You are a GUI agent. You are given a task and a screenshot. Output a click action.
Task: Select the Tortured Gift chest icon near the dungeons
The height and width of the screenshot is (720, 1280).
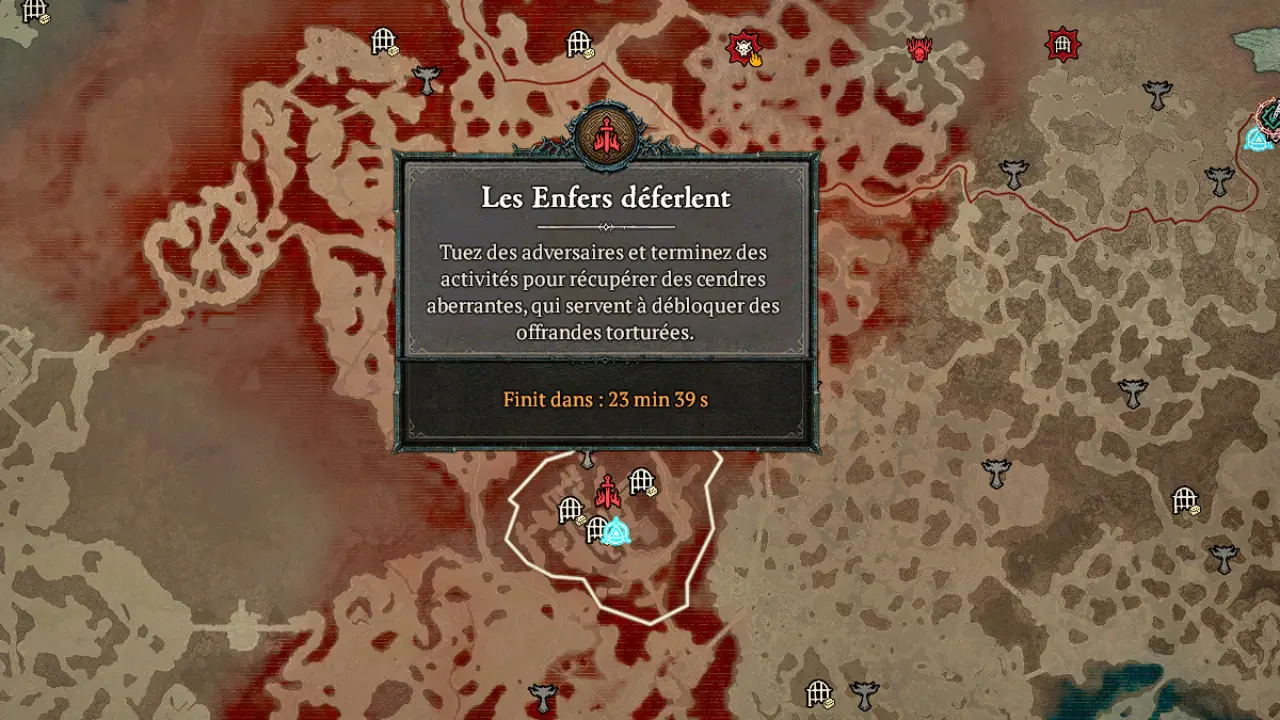[x=651, y=491]
